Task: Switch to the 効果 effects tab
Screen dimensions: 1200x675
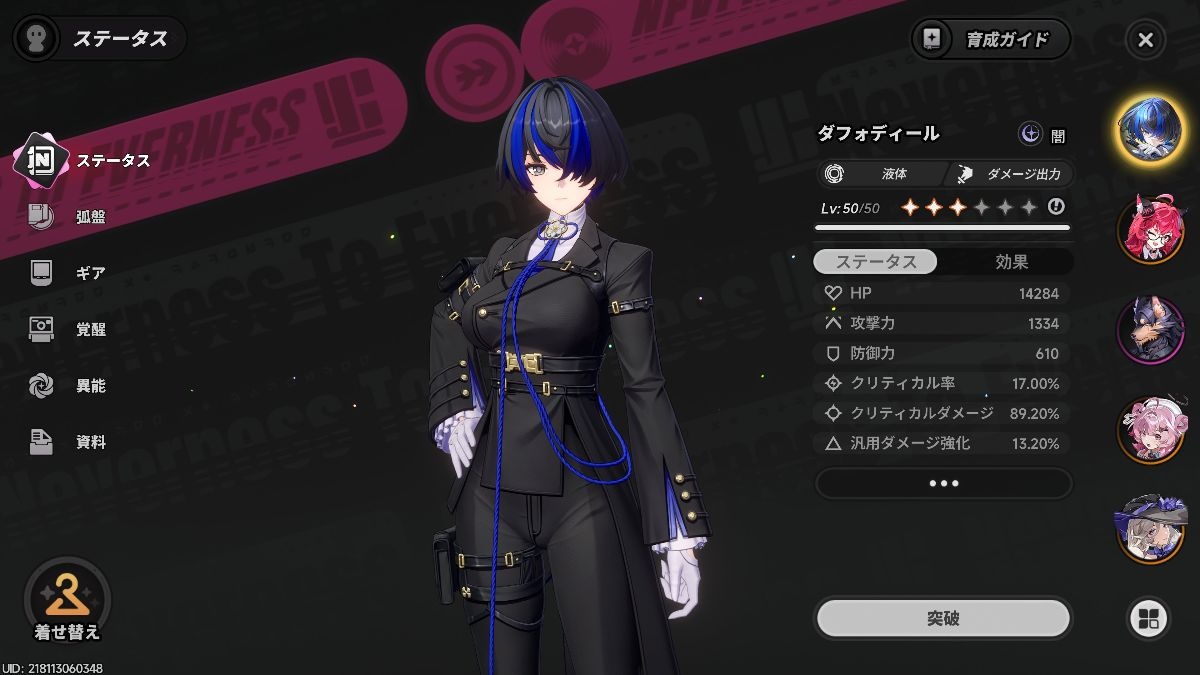Action: [x=1011, y=262]
